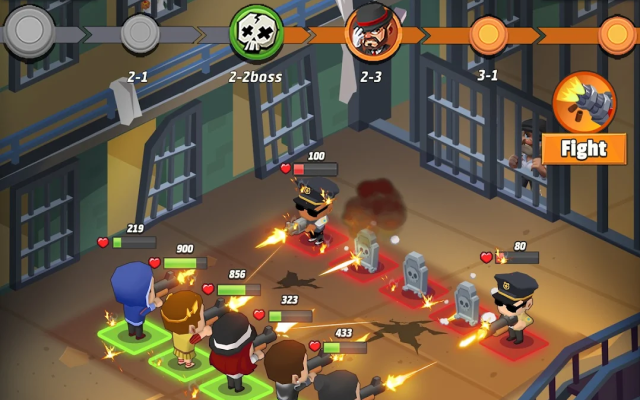Viewport: 640px width, 400px height.
Task: Select the 2-2boss skull stage node
Action: (x=255, y=33)
